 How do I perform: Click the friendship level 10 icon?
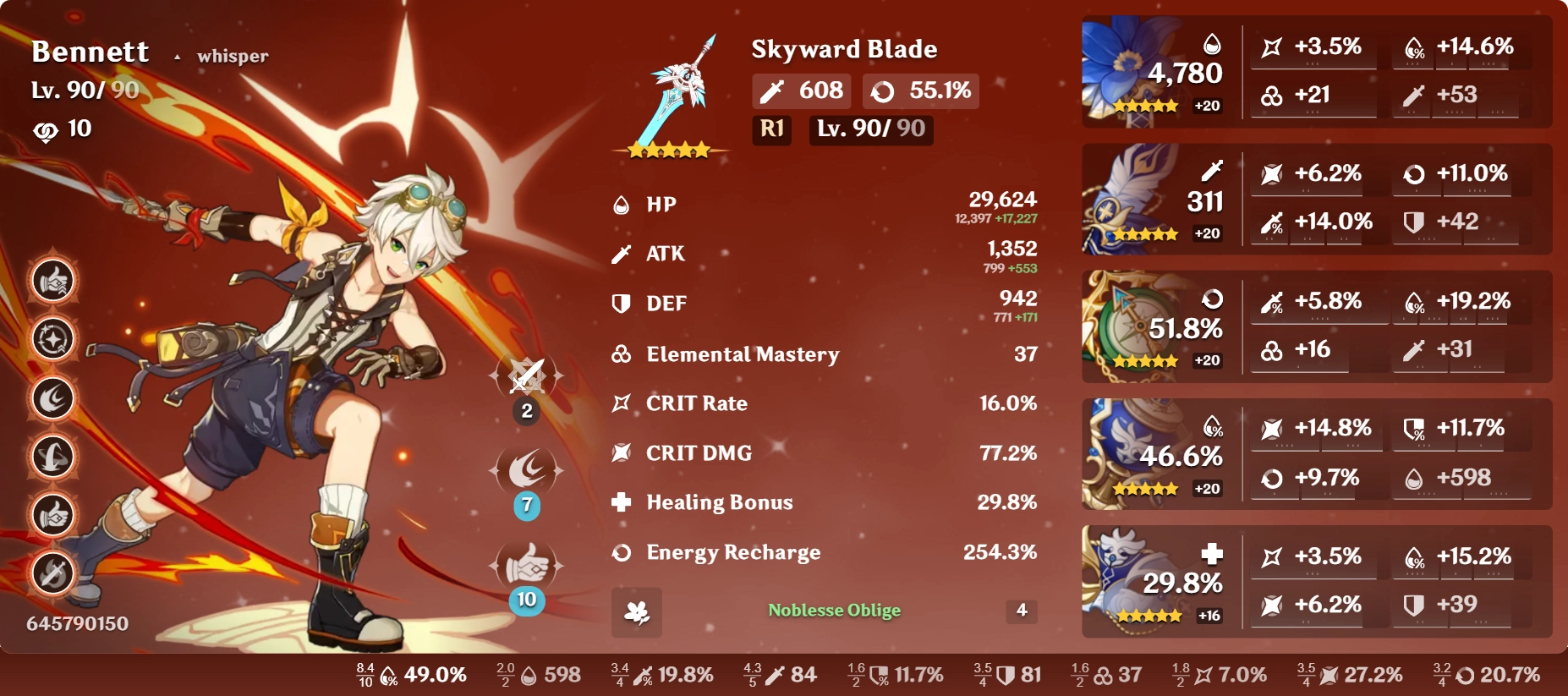point(47,129)
